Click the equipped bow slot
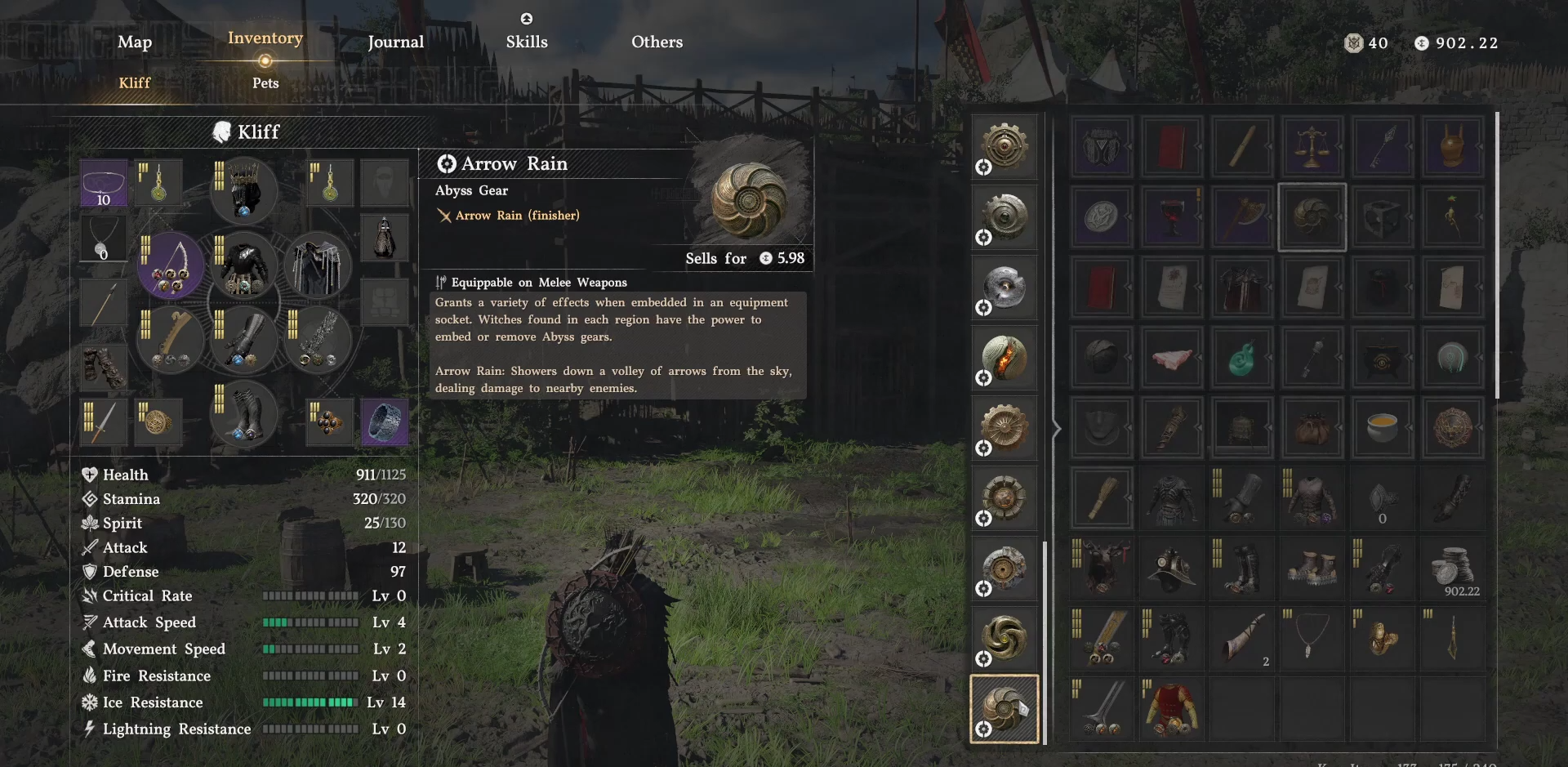1568x767 pixels. pos(171,265)
